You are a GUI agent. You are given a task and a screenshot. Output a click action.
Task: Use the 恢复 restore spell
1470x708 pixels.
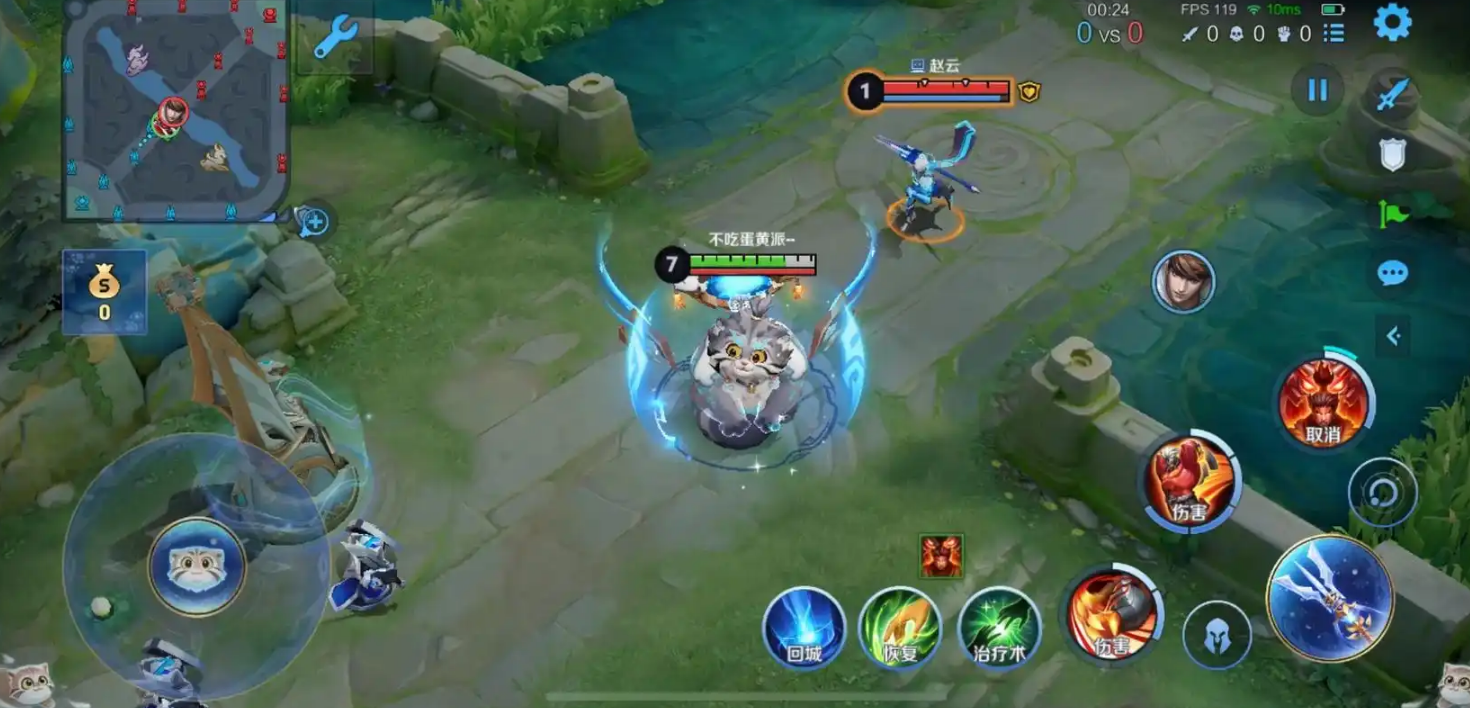pyautogui.click(x=900, y=629)
